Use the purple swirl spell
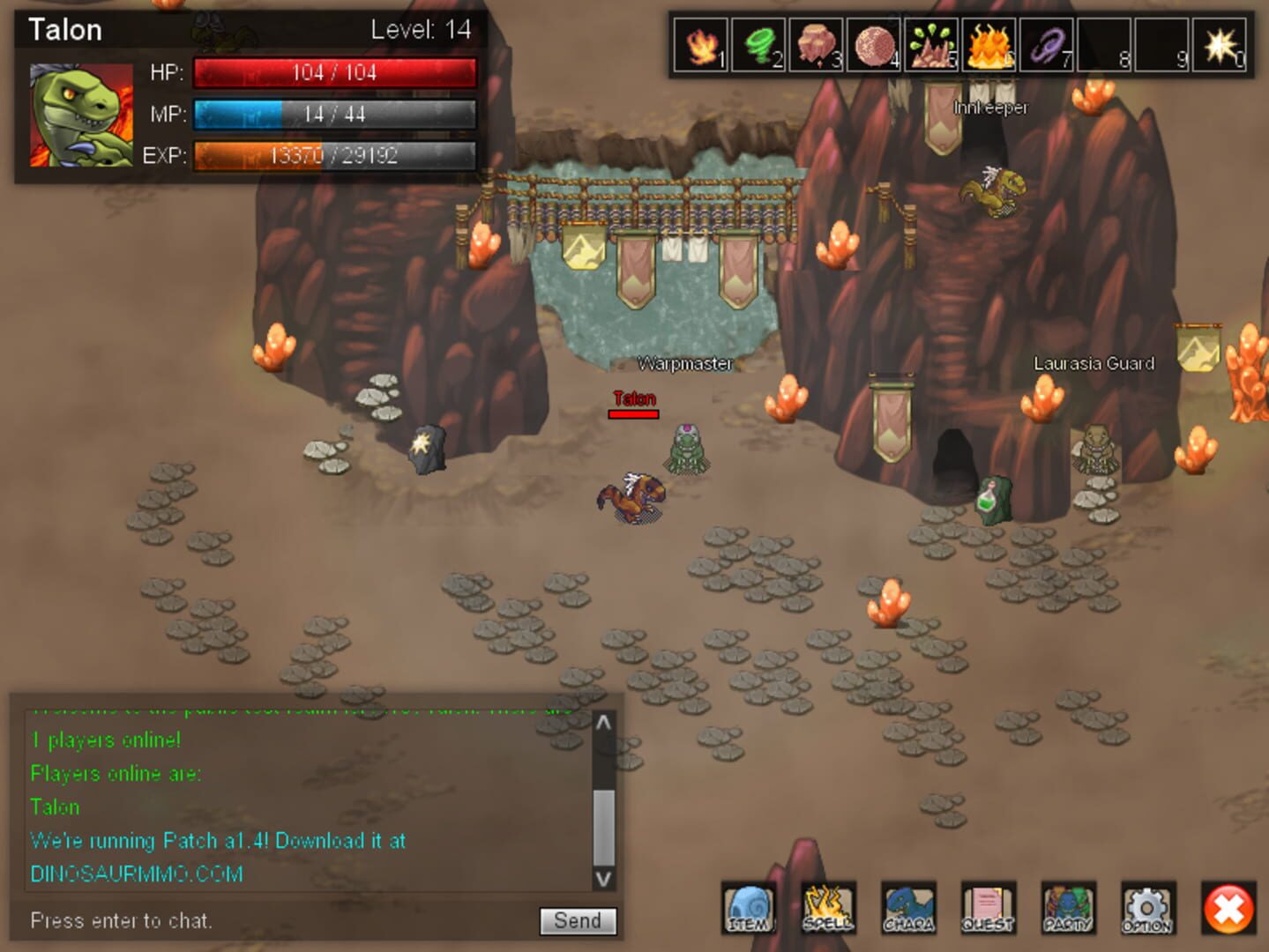This screenshot has width=1269, height=952. pos(1047,45)
